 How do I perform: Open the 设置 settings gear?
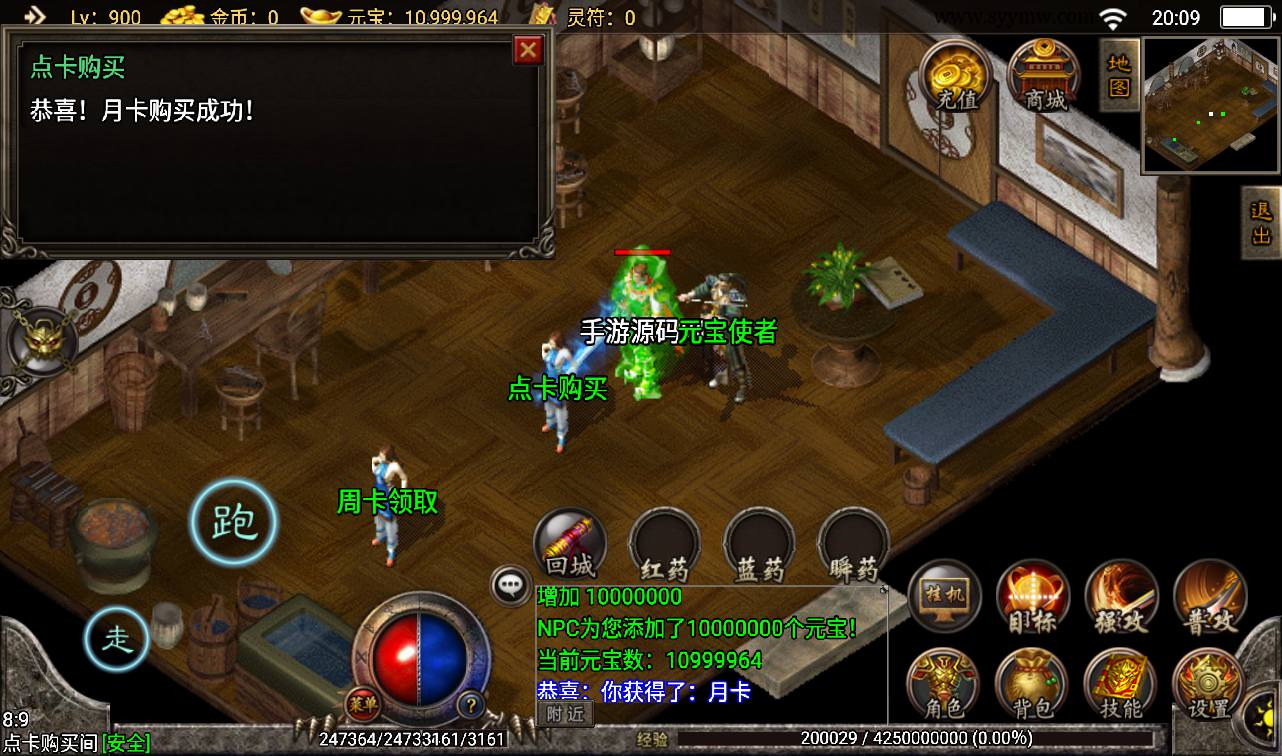[x=1209, y=685]
